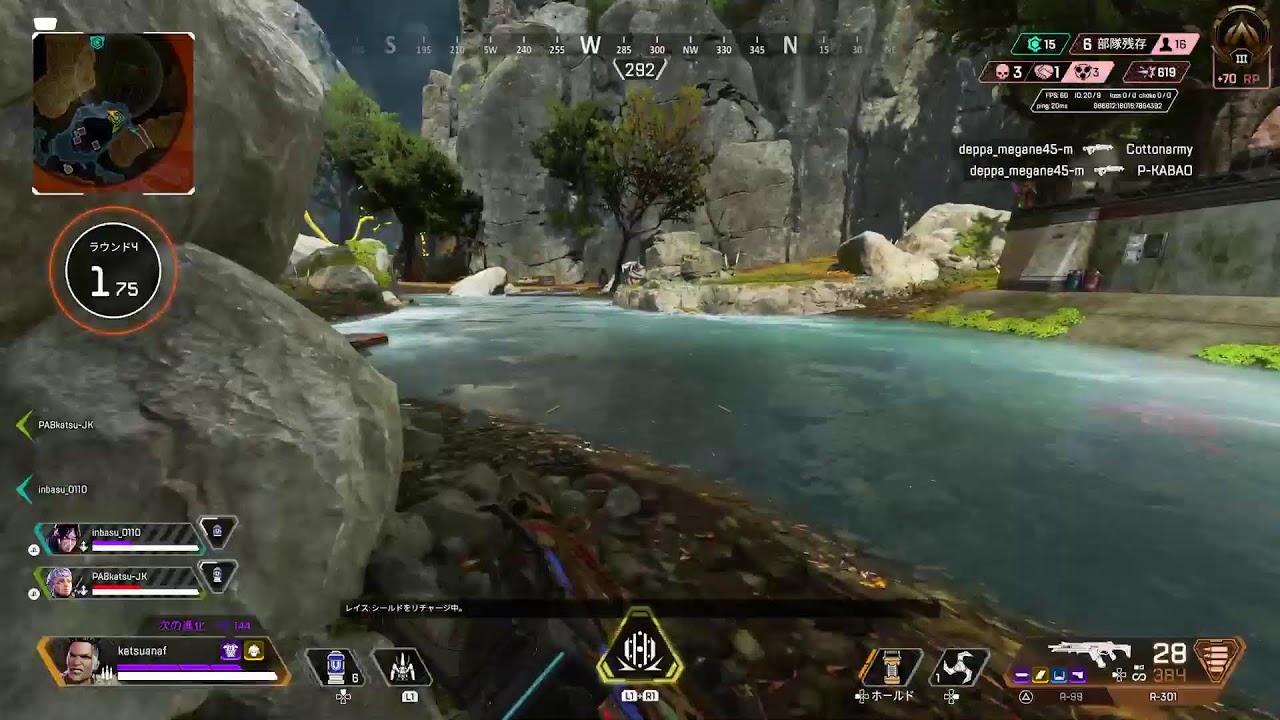Click the circular minimap
The width and height of the screenshot is (1280, 720).
point(113,113)
